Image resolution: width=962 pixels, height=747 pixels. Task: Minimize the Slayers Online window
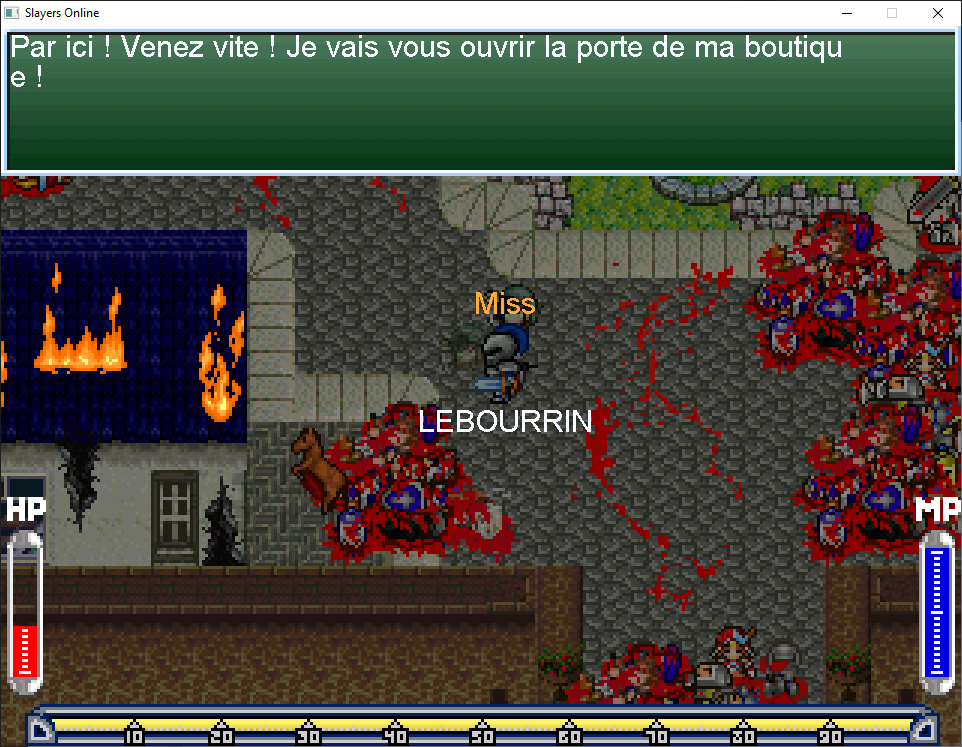(x=846, y=14)
